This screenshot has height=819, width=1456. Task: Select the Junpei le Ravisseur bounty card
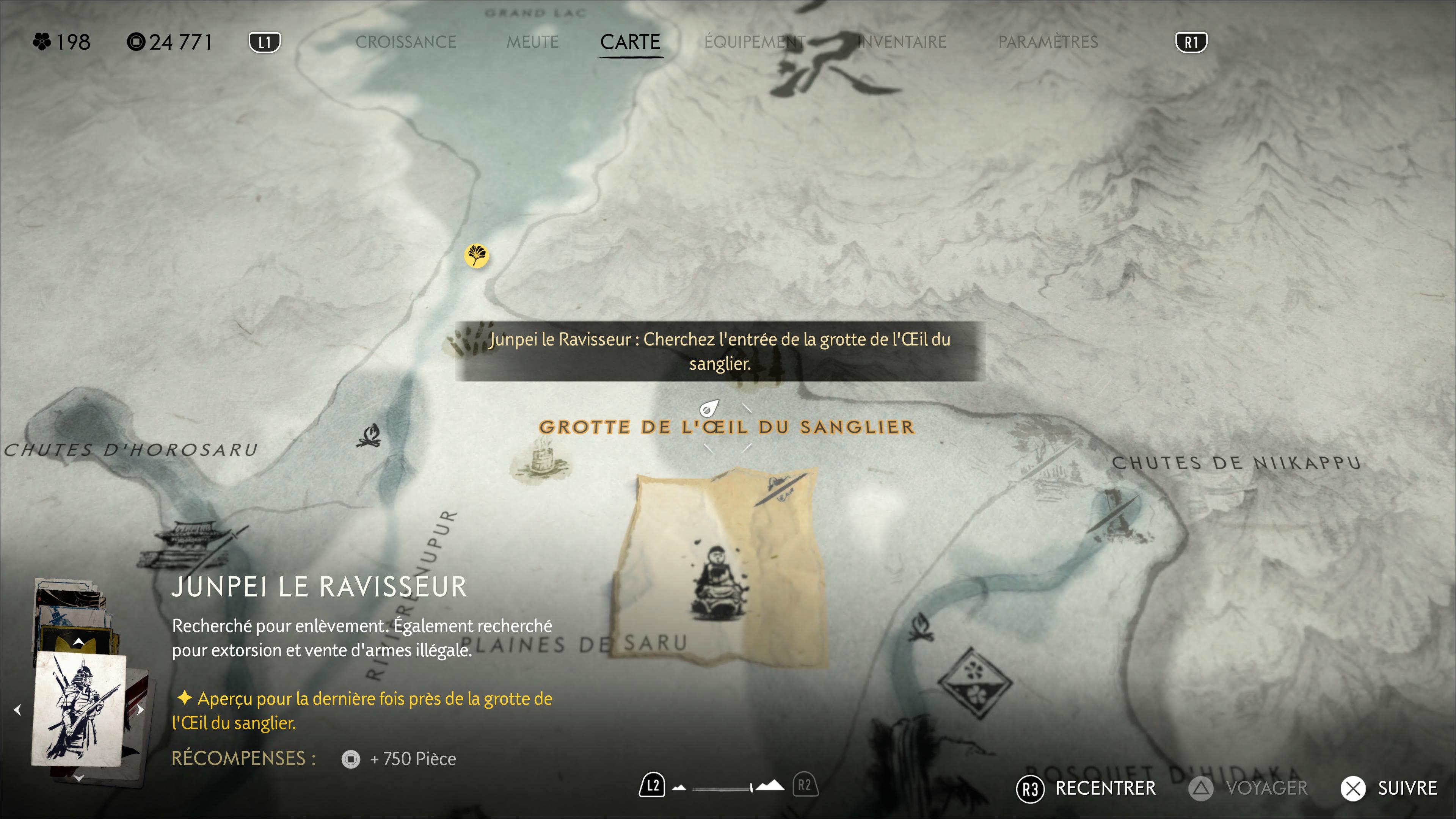79,709
